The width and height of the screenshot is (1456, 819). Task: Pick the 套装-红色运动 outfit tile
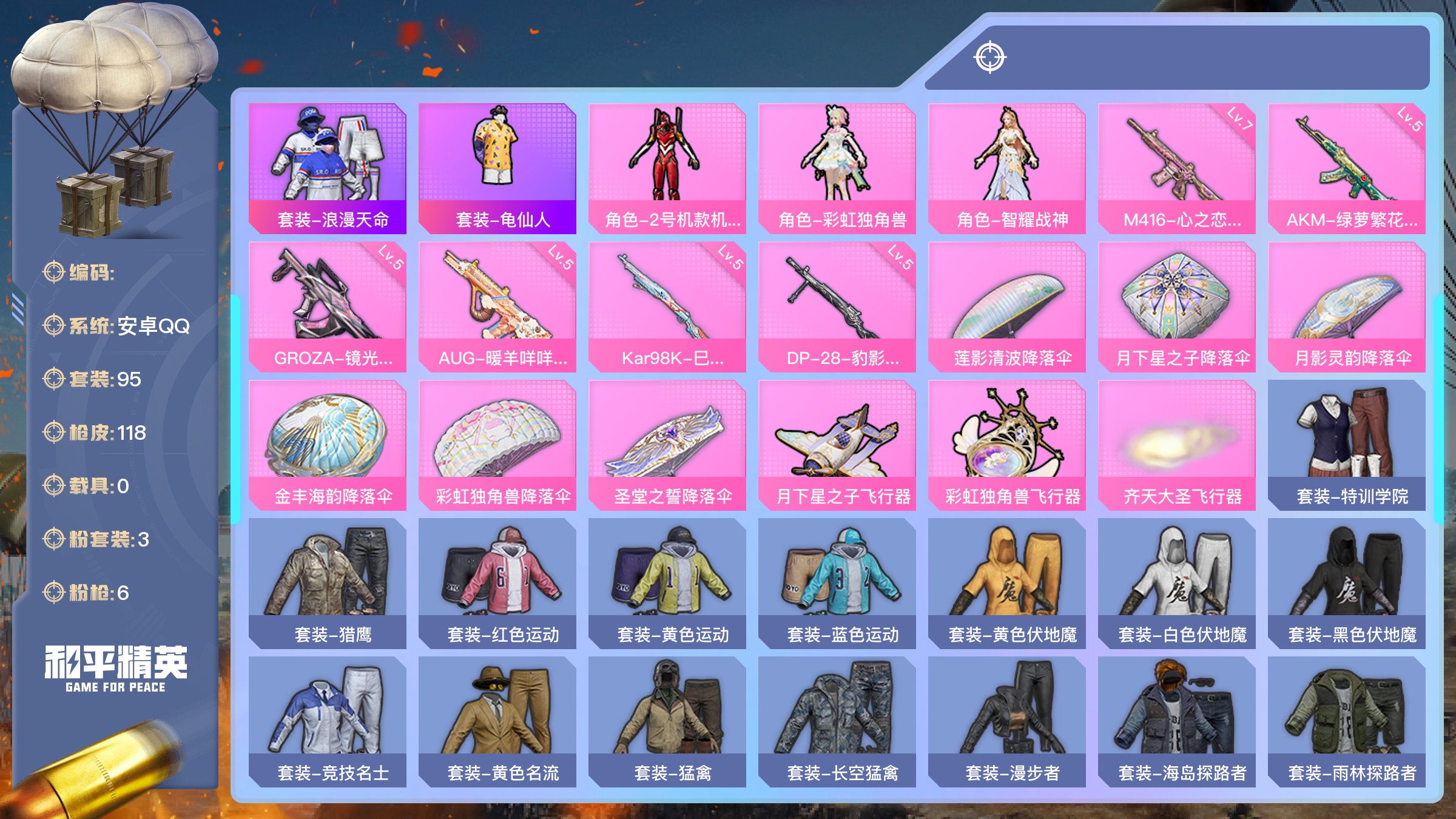(x=497, y=583)
